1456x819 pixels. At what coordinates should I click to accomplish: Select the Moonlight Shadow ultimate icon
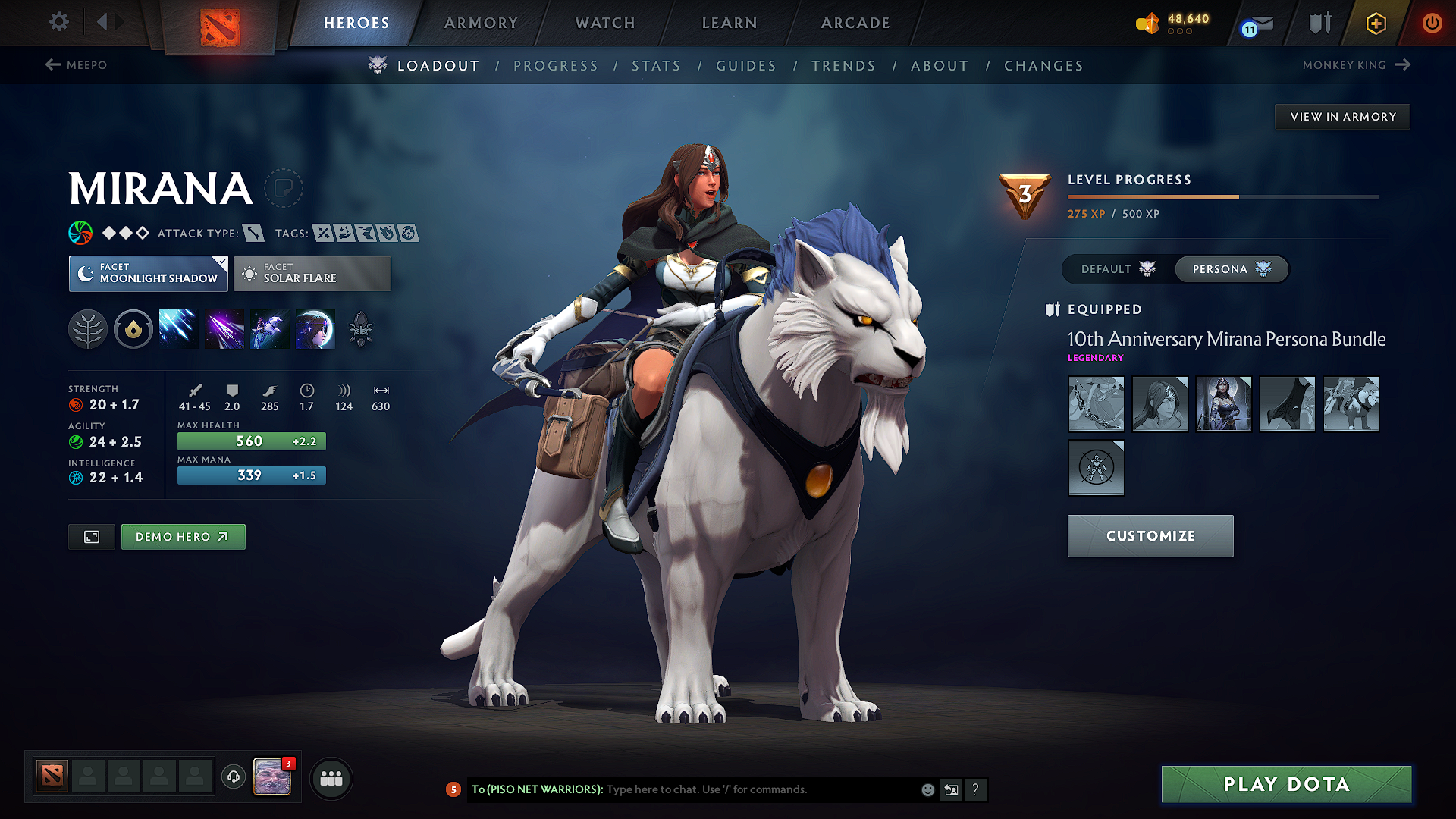315,328
